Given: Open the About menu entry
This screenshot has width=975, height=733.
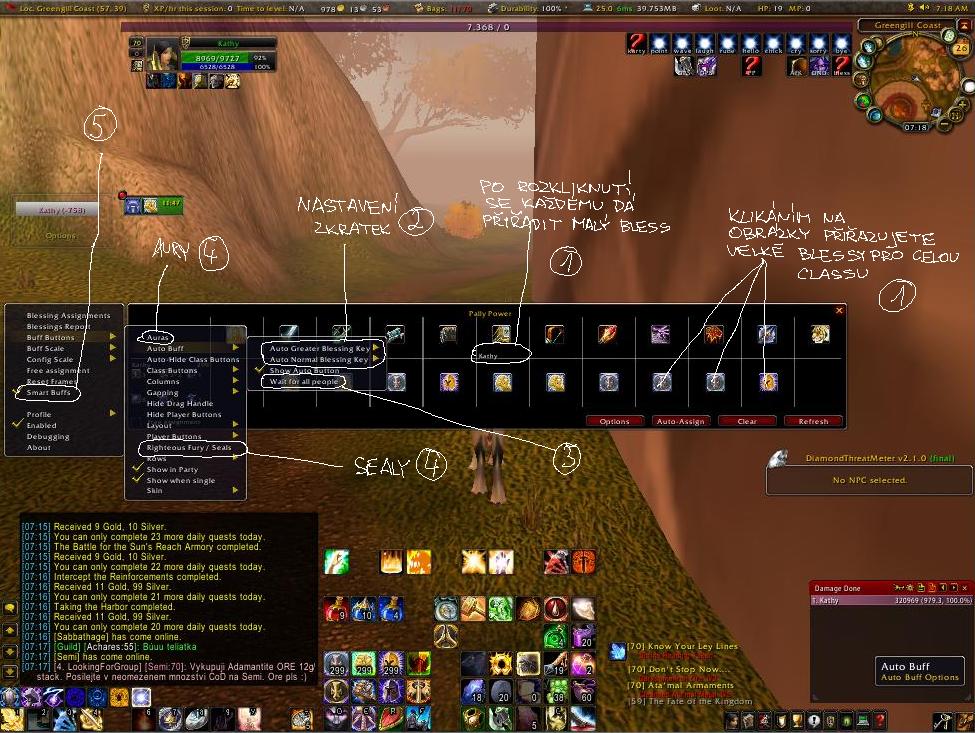Looking at the screenshot, I should (x=38, y=447).
